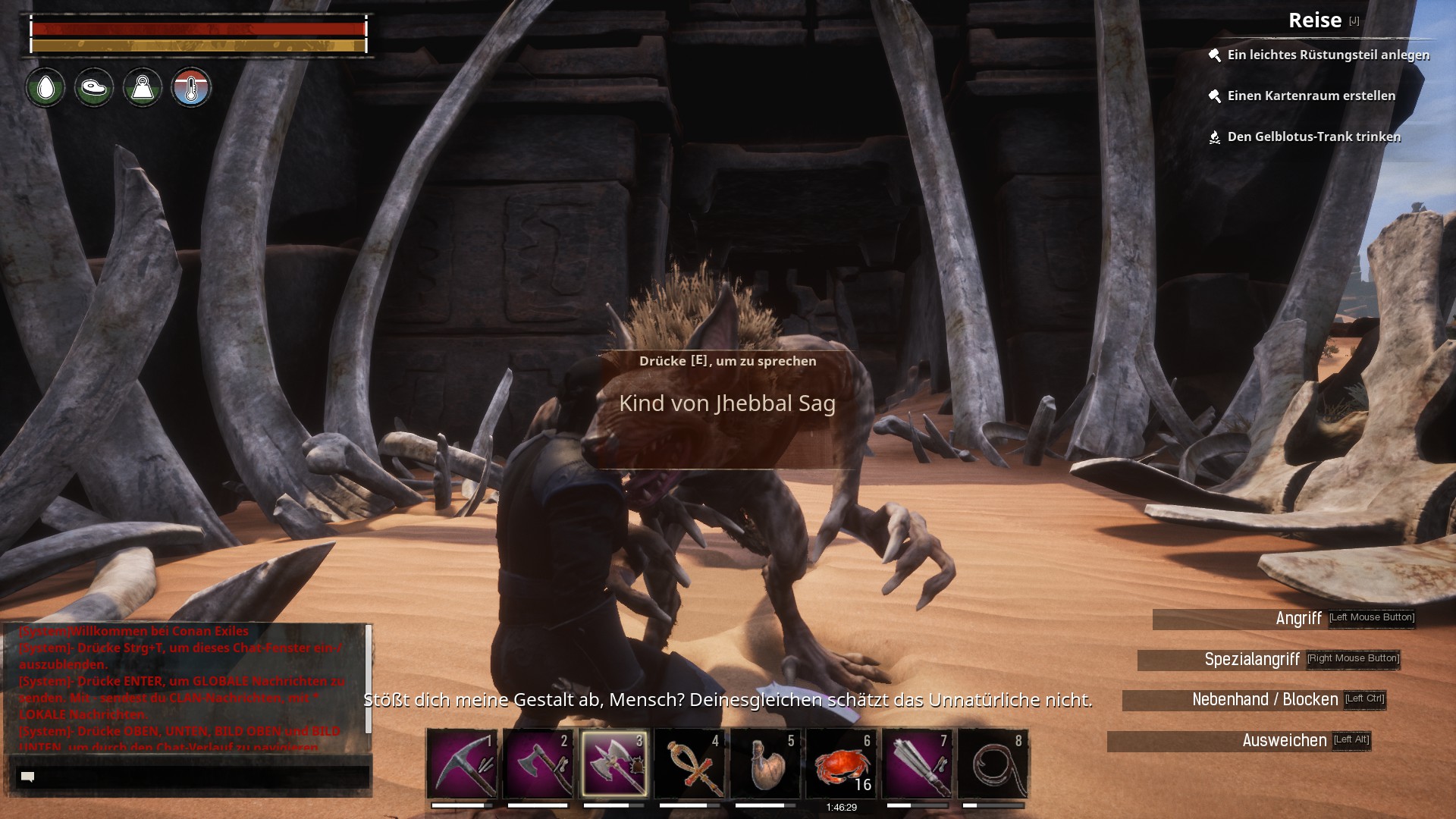This screenshot has height=819, width=1456.
Task: Click objective "Ein leichtes Rüstungsteil anlegen"
Action: click(x=1328, y=55)
